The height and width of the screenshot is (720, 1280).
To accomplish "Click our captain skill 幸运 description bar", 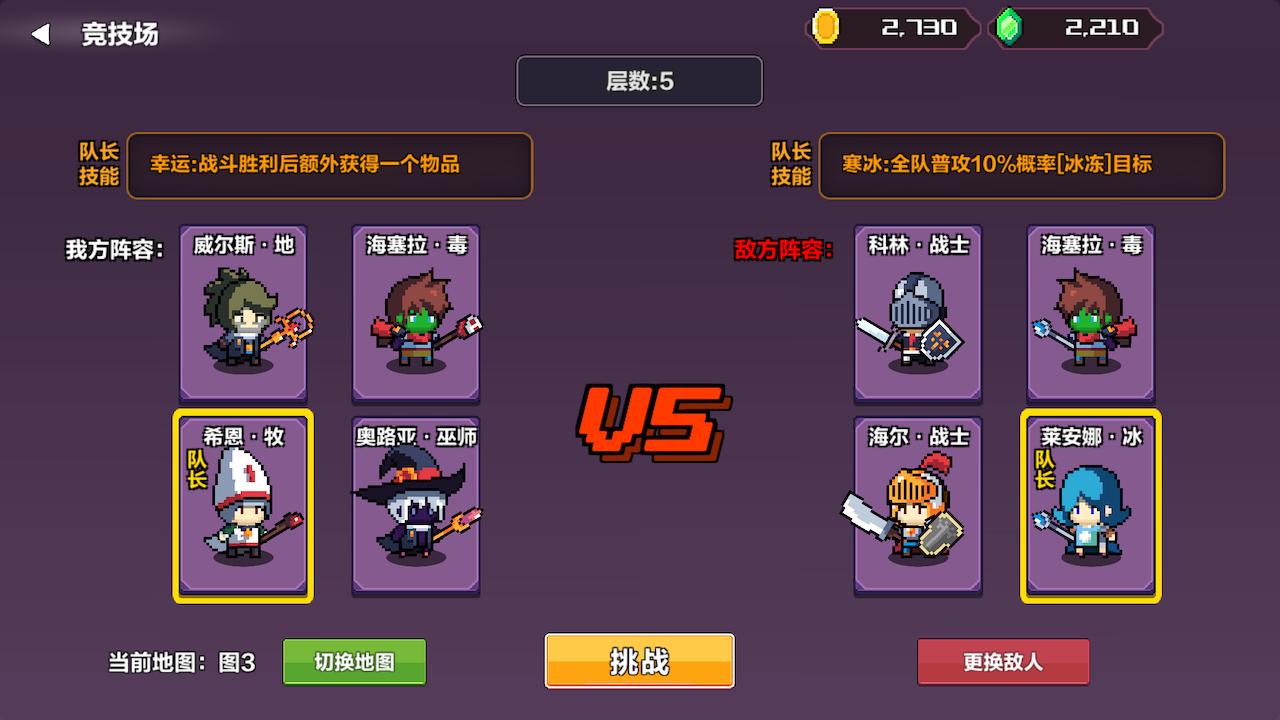I will coord(330,166).
